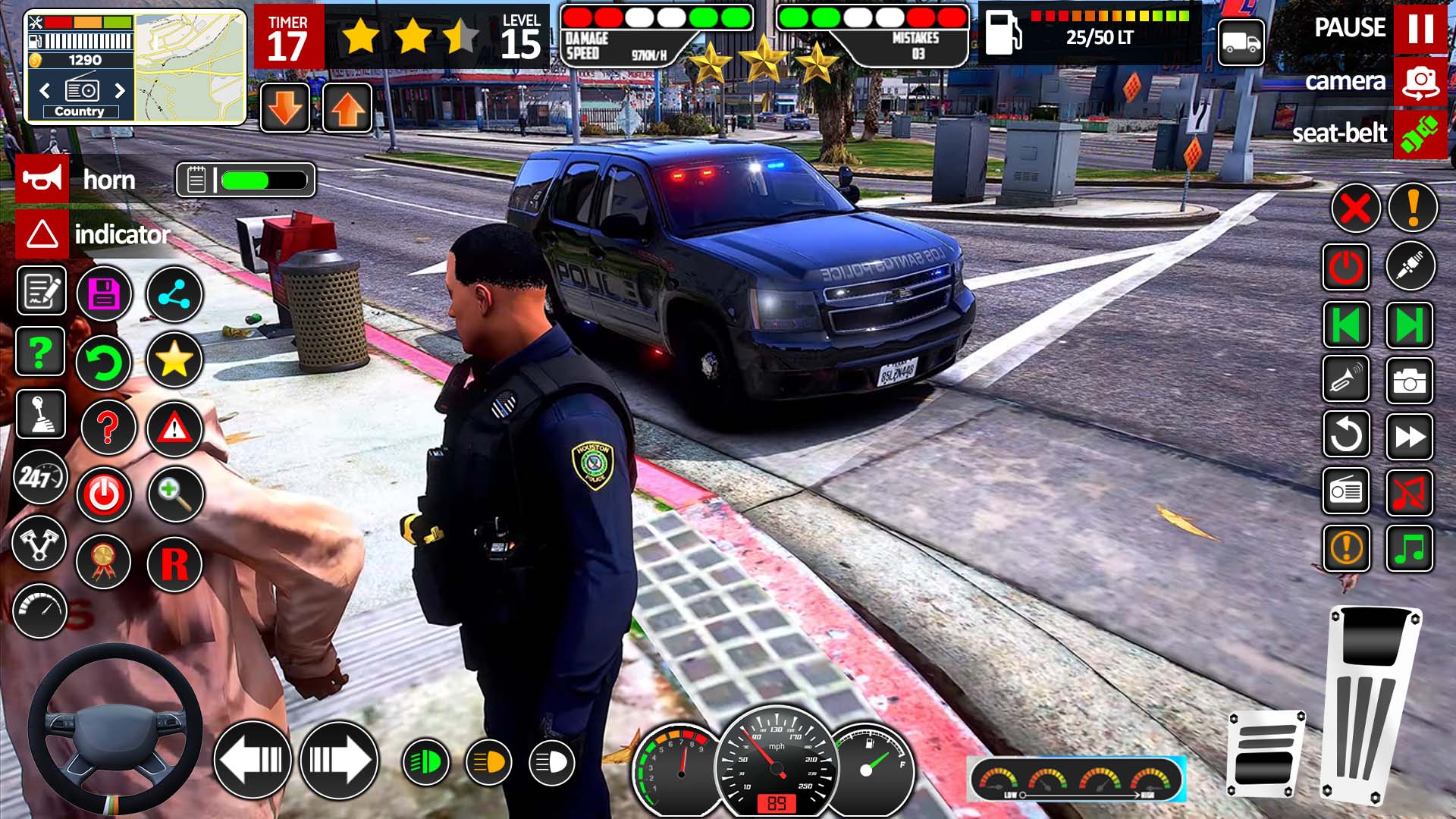Select the gear shift lever icon
This screenshot has height=819, width=1456.
40,414
